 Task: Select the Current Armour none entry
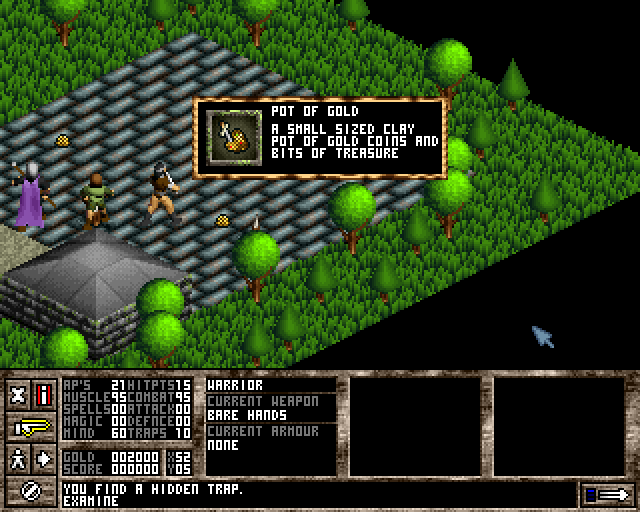pyautogui.click(x=270, y=445)
